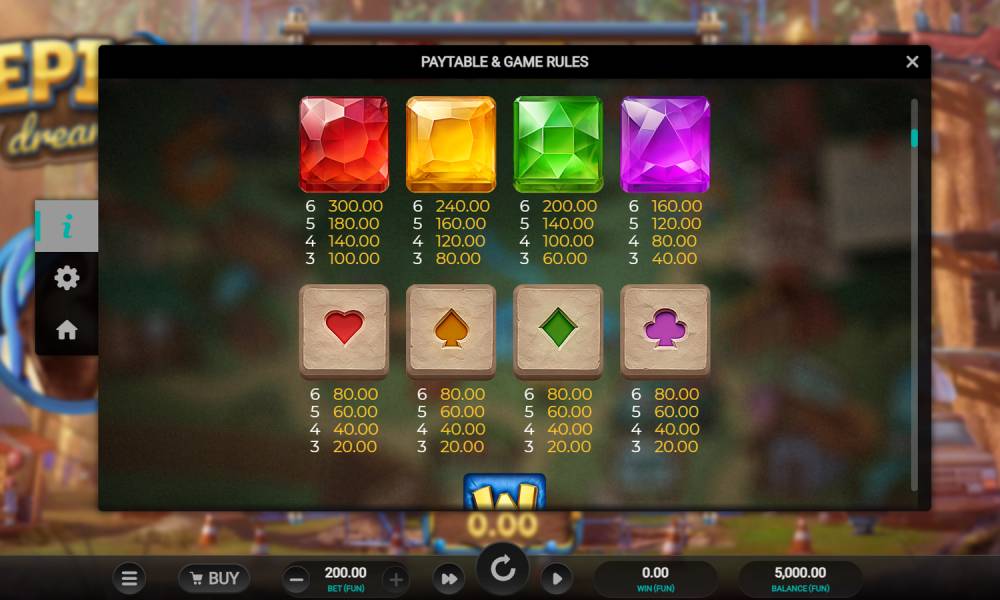
Task: Click the BUY bonus button
Action: 214,578
